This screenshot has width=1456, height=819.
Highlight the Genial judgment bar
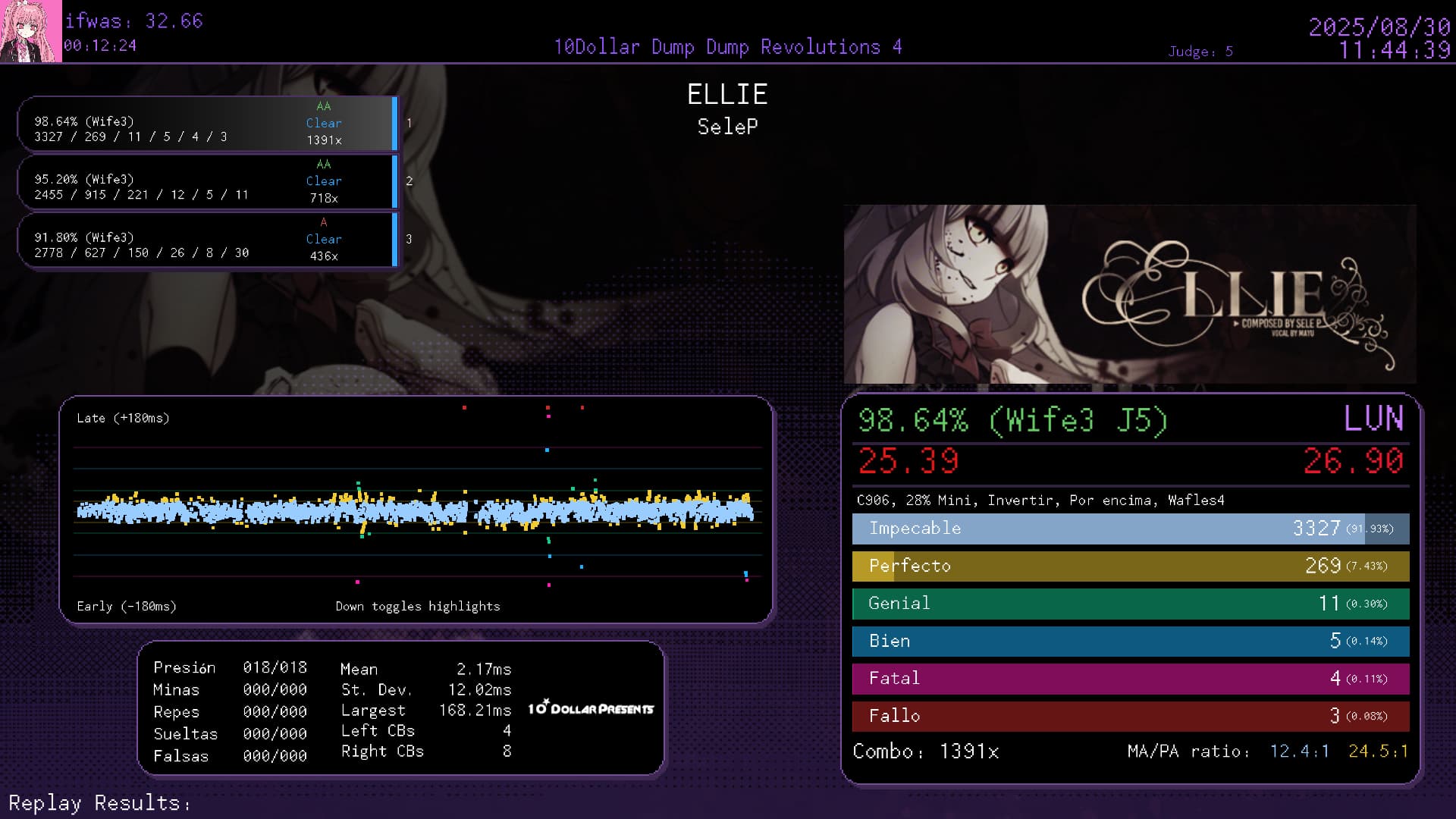1130,604
